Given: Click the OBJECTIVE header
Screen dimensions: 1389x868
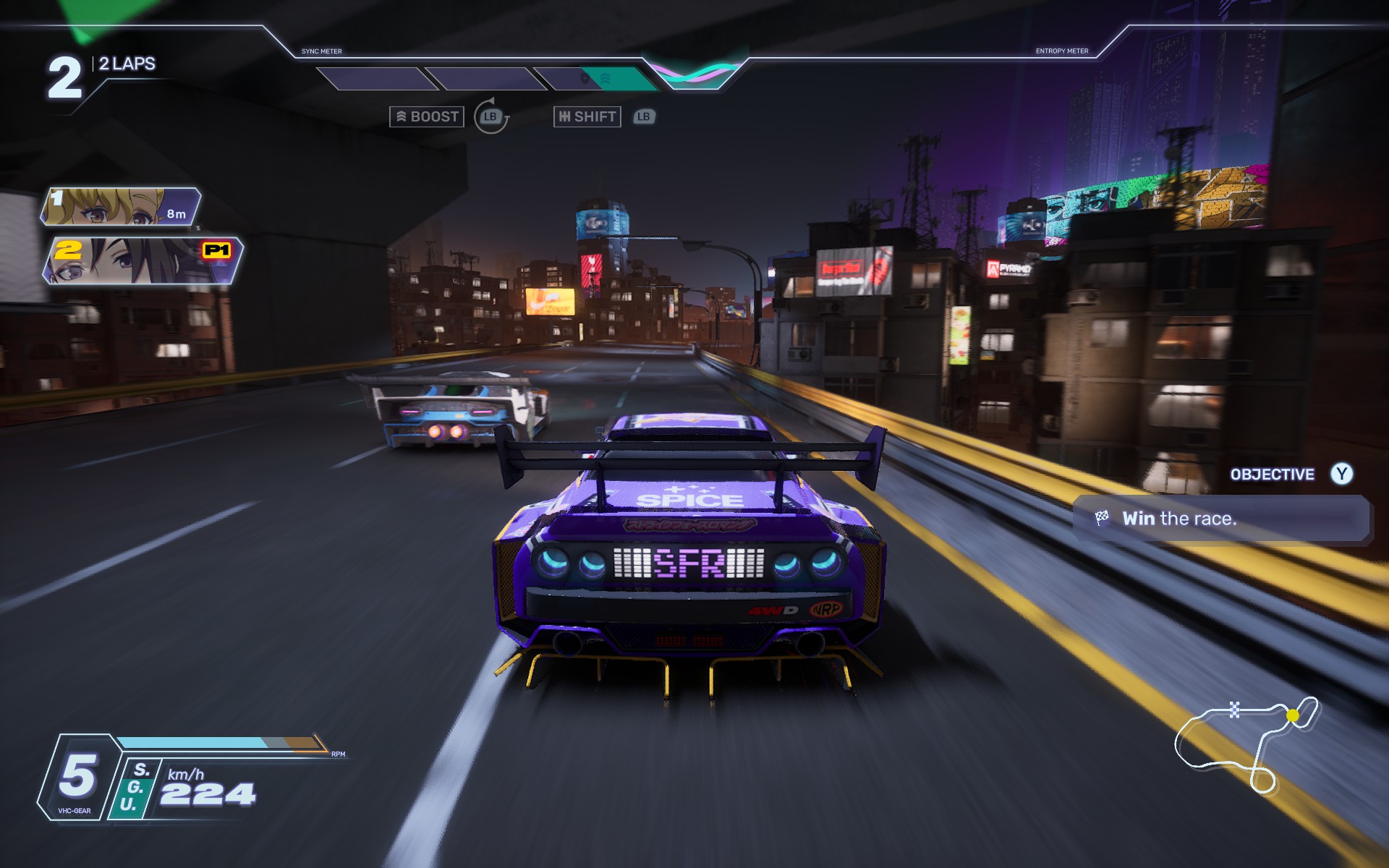Looking at the screenshot, I should click(1272, 475).
